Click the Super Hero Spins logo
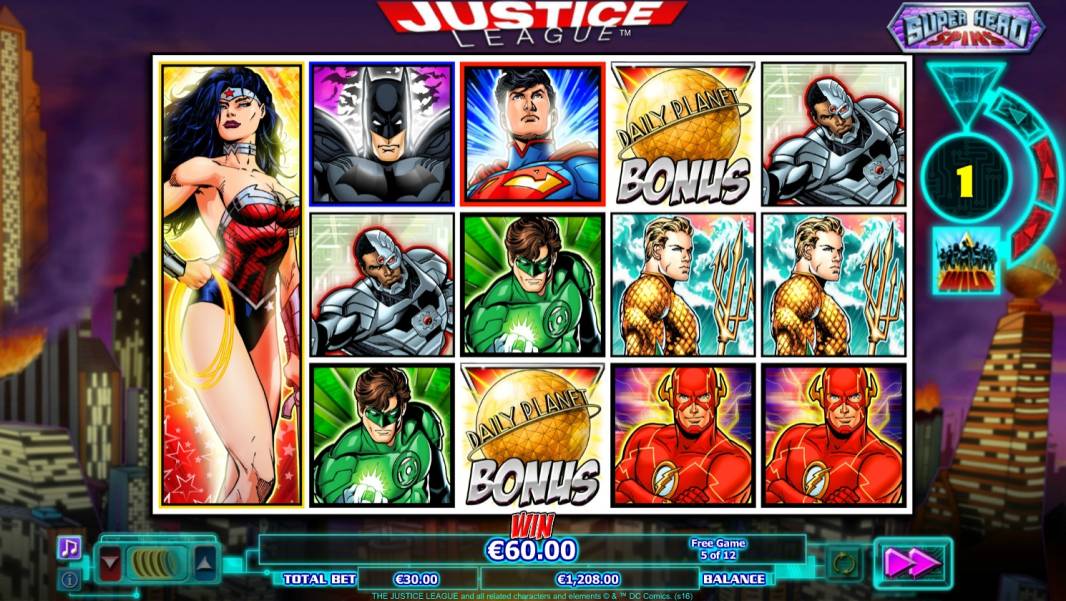 click(x=965, y=27)
